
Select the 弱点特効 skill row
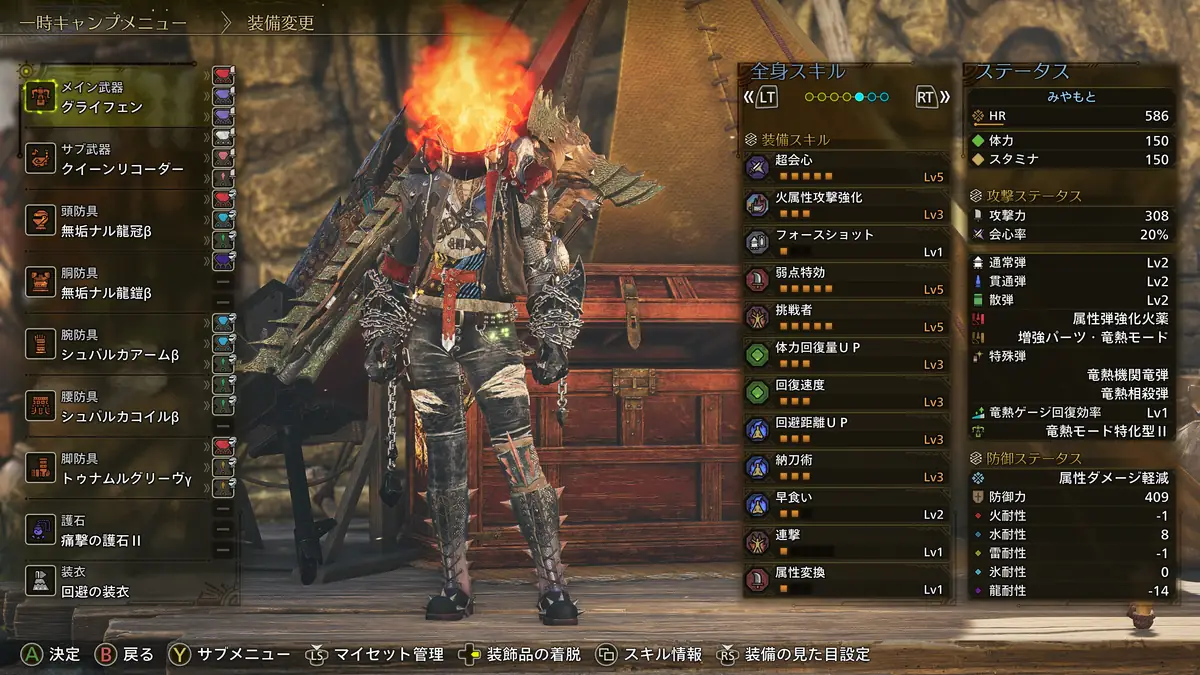[x=846, y=280]
